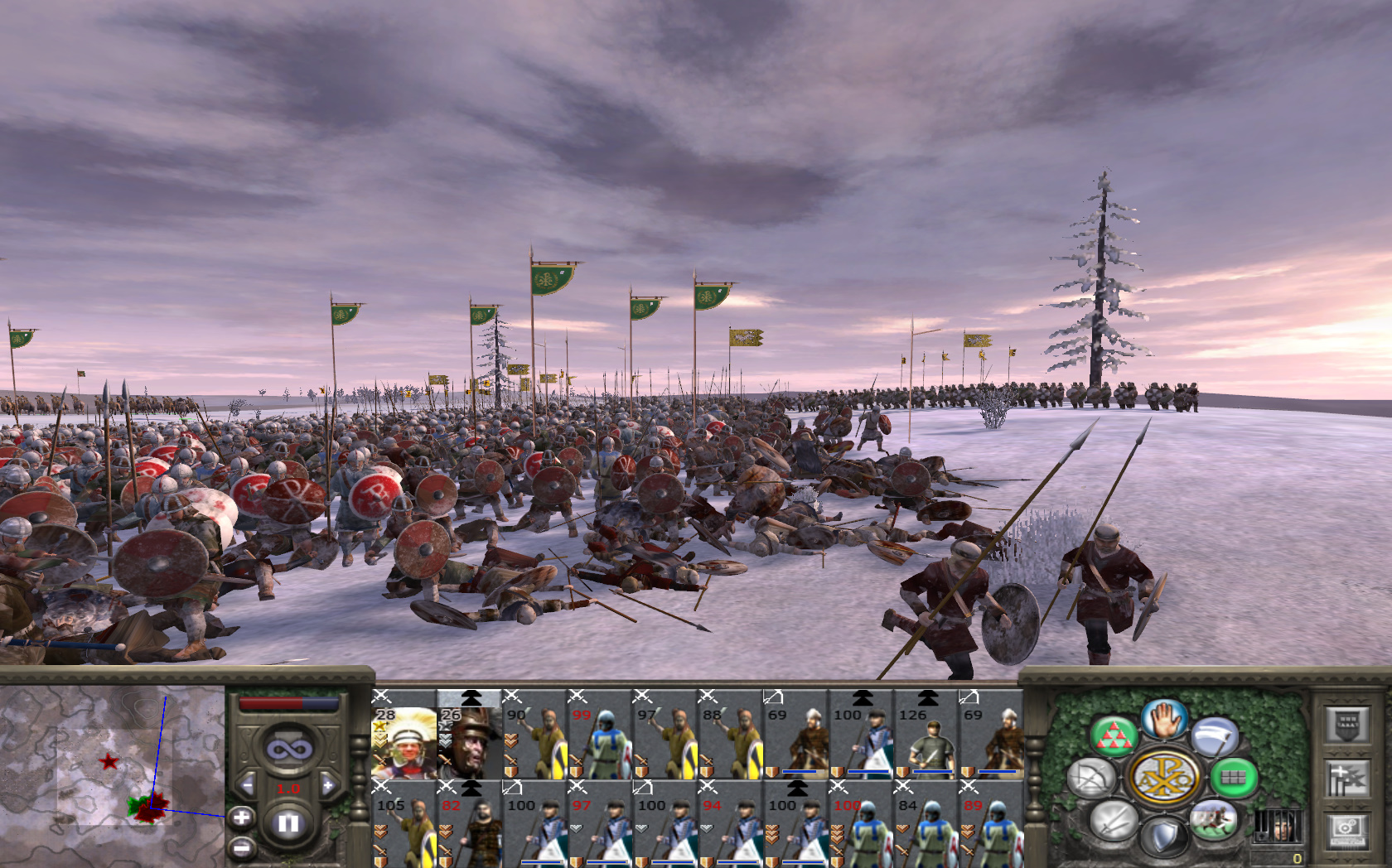This screenshot has height=868, width=1392.
Task: Activate the central Chi-Rho special ability button
Action: [x=1163, y=778]
